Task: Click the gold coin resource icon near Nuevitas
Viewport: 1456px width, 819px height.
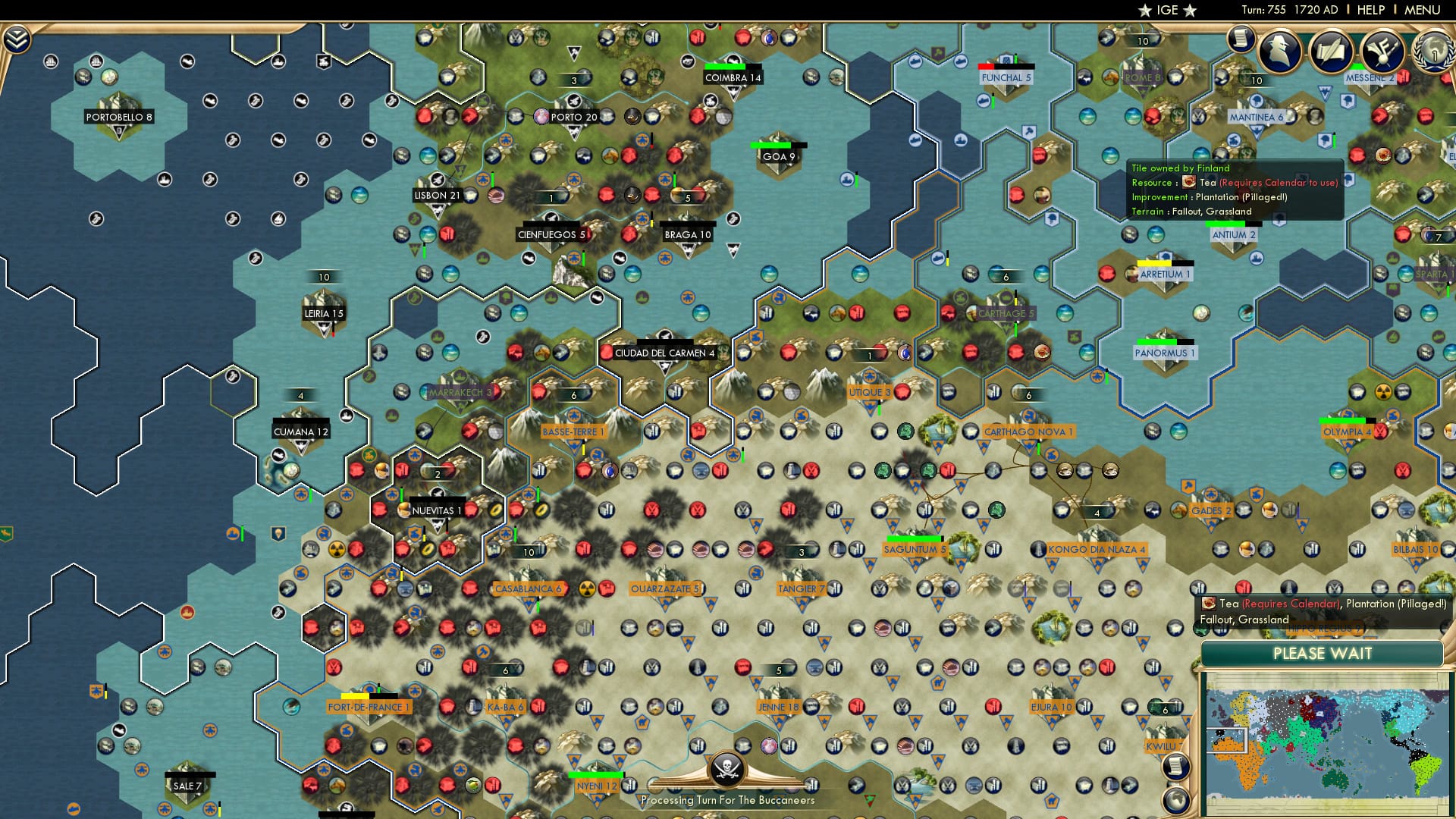Action: click(x=494, y=511)
